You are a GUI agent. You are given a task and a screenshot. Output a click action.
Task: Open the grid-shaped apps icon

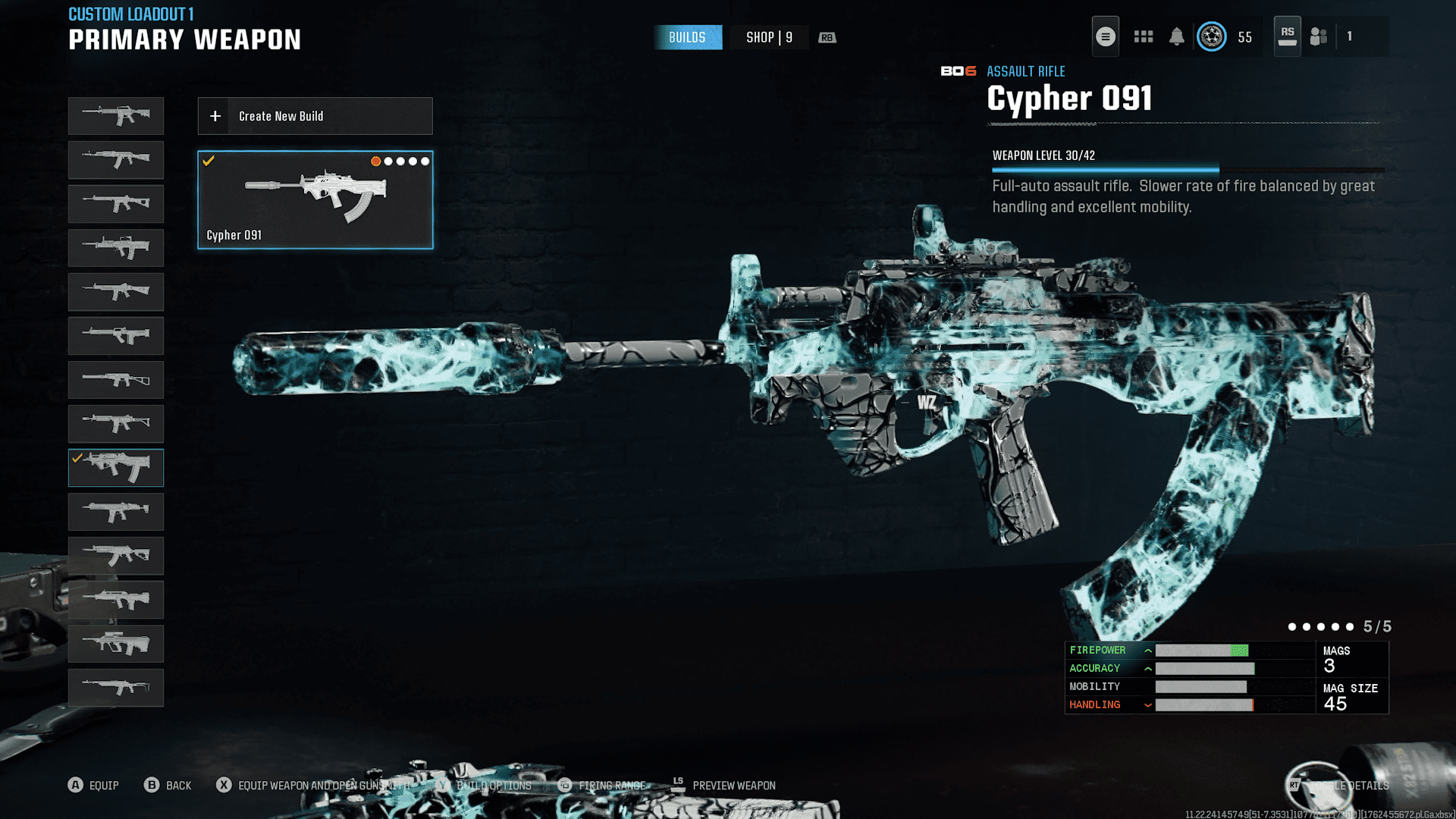pos(1143,36)
